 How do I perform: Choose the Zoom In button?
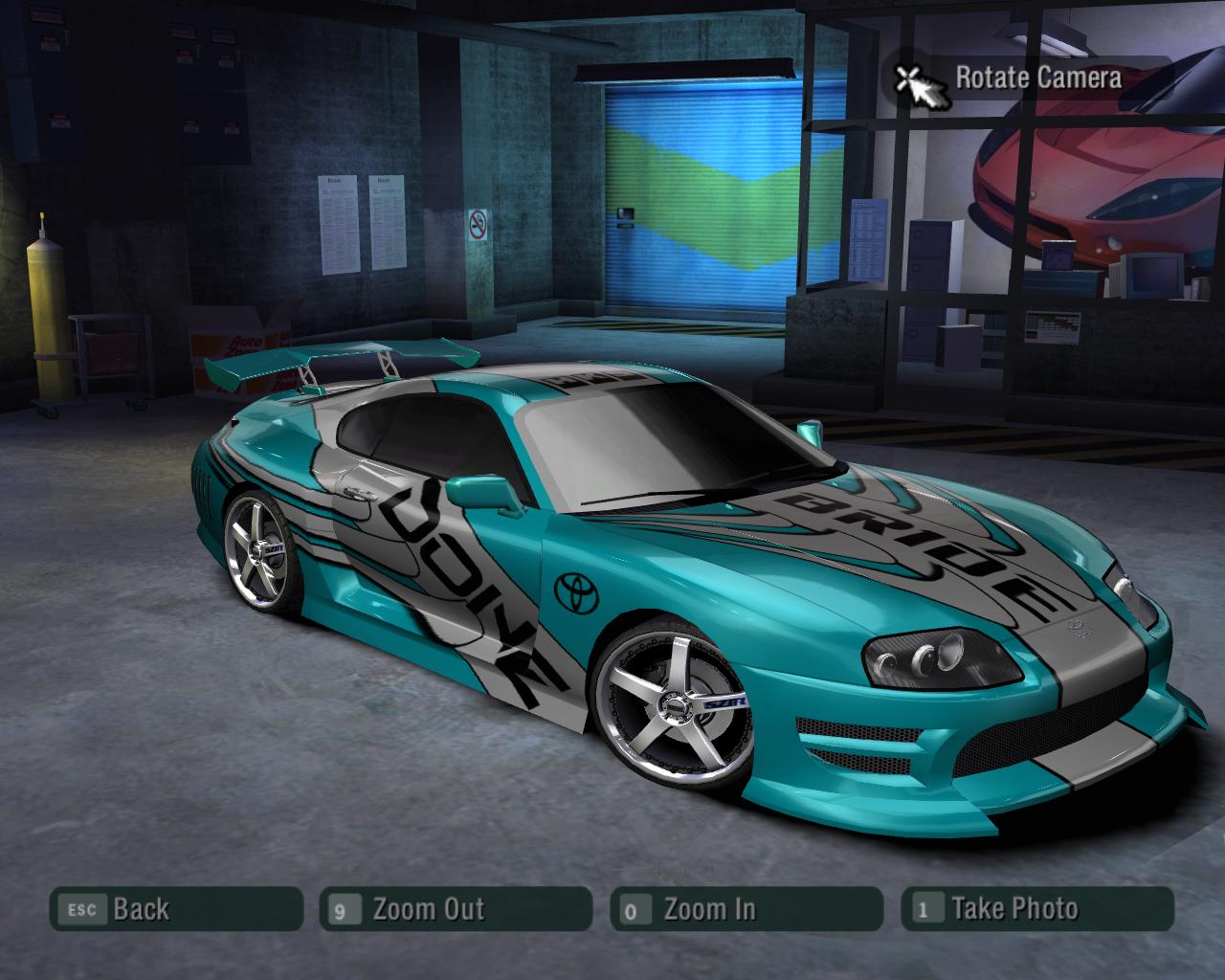click(x=746, y=909)
